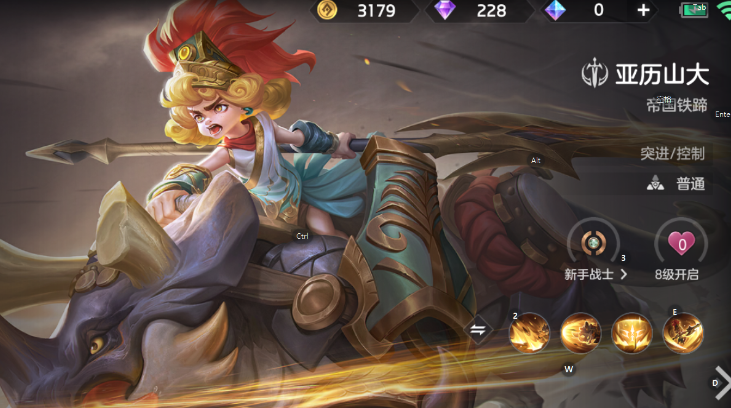Go to the next hero arrow

click(x=719, y=381)
